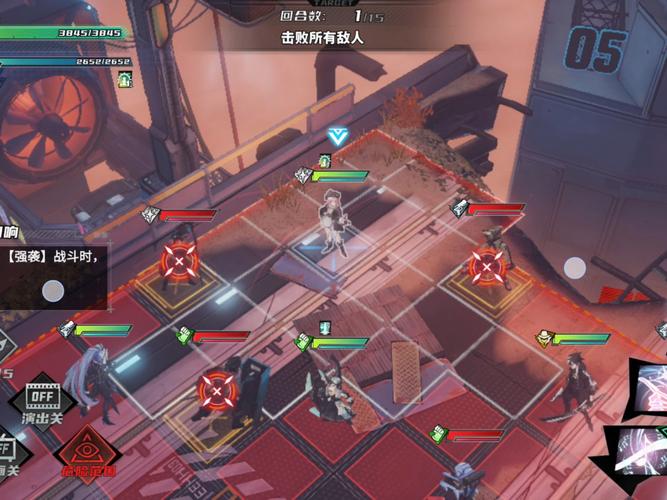Select the dual-blade ally with yellow hat icon

tap(575, 385)
